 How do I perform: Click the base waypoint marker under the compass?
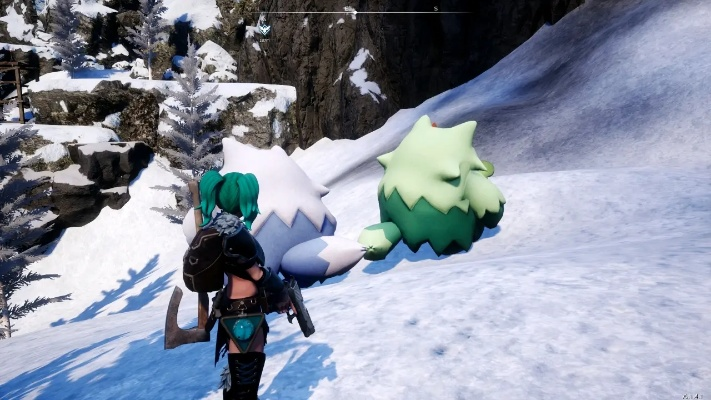(264, 27)
